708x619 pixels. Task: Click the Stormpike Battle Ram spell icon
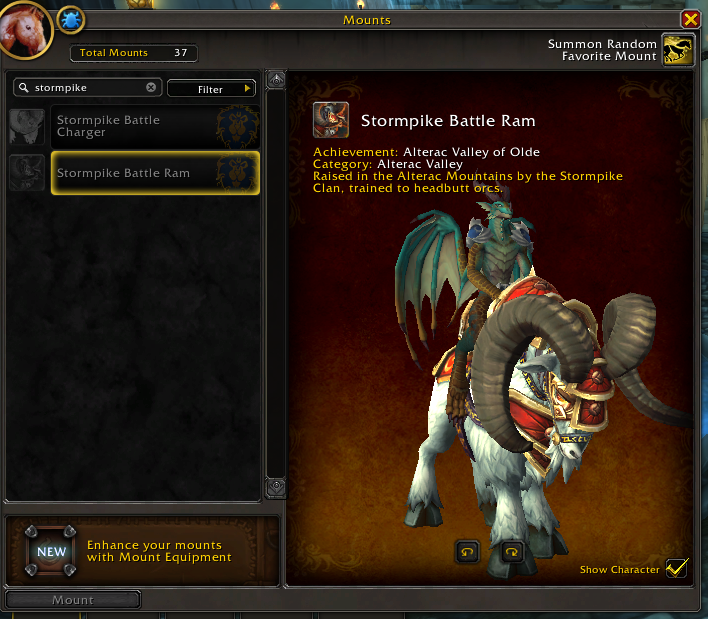click(331, 120)
